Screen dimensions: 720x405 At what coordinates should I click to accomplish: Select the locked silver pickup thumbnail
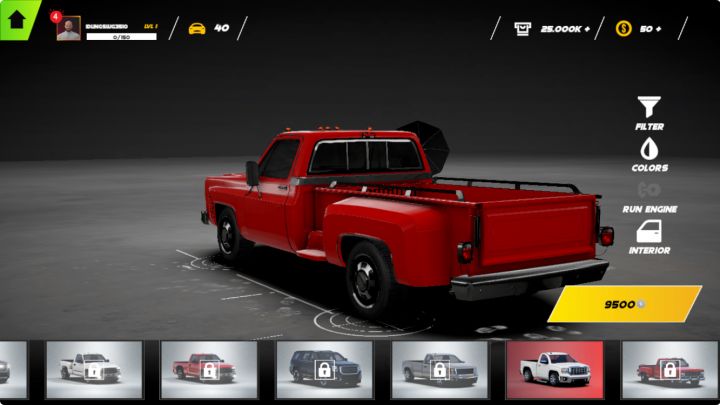click(x=439, y=369)
